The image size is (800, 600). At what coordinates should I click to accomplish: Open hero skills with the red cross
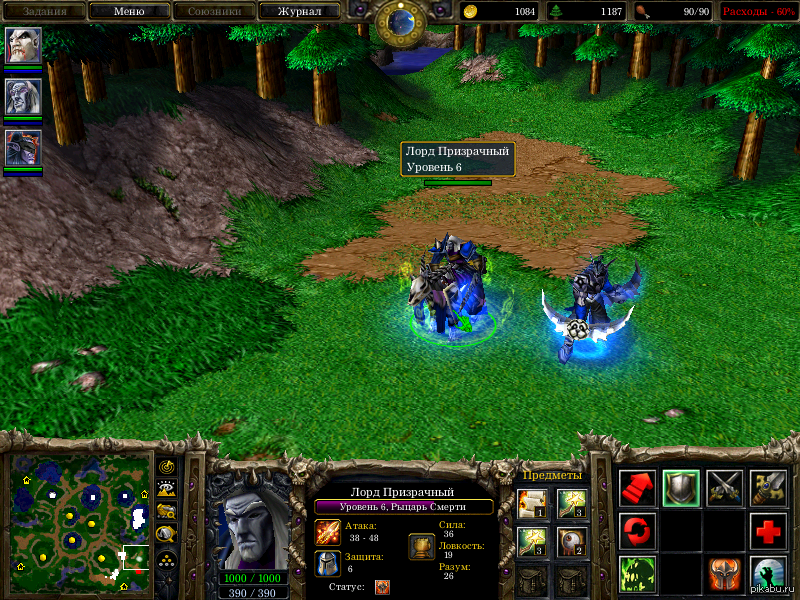click(768, 531)
